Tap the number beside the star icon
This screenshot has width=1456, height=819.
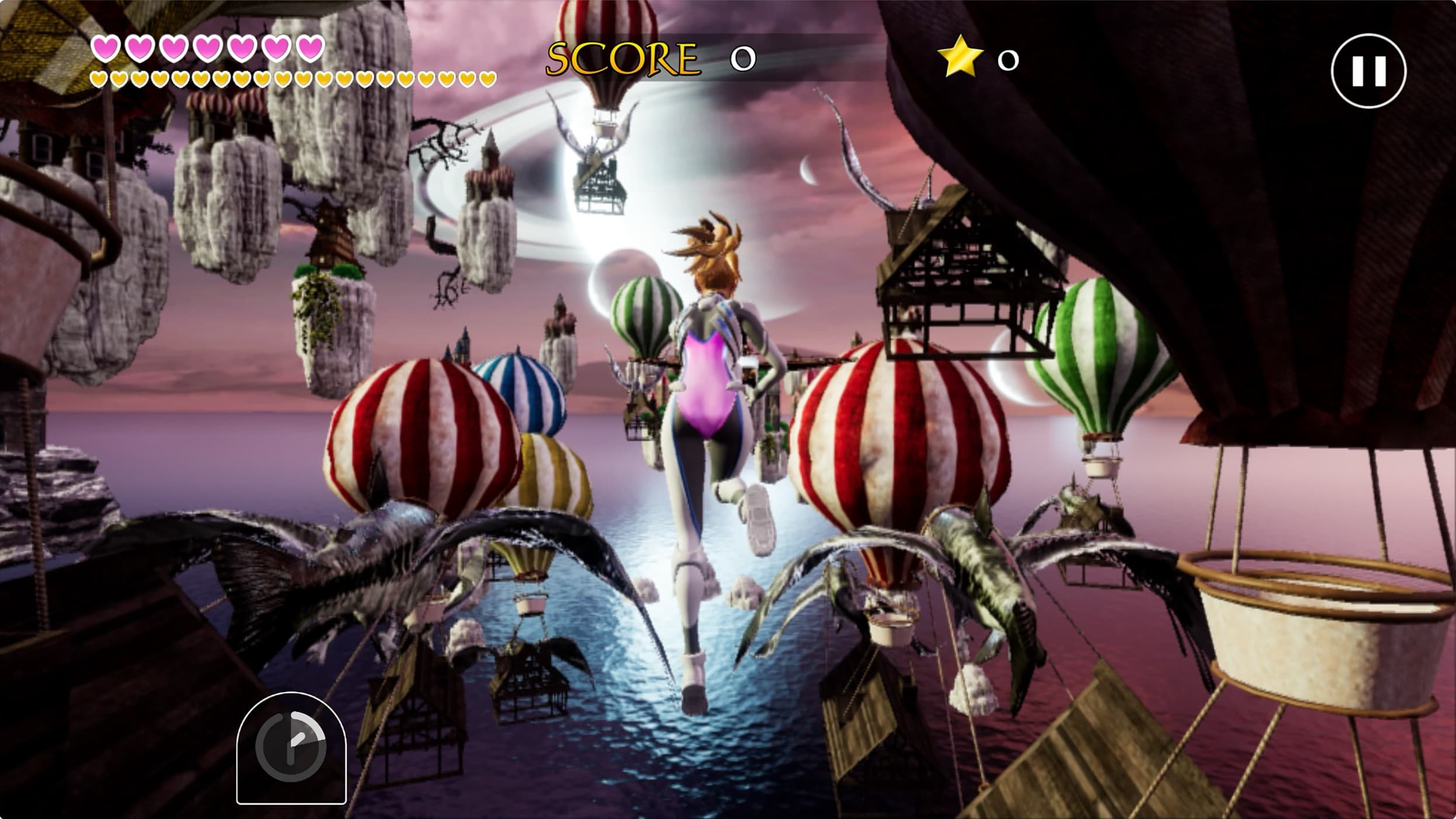[x=1007, y=59]
